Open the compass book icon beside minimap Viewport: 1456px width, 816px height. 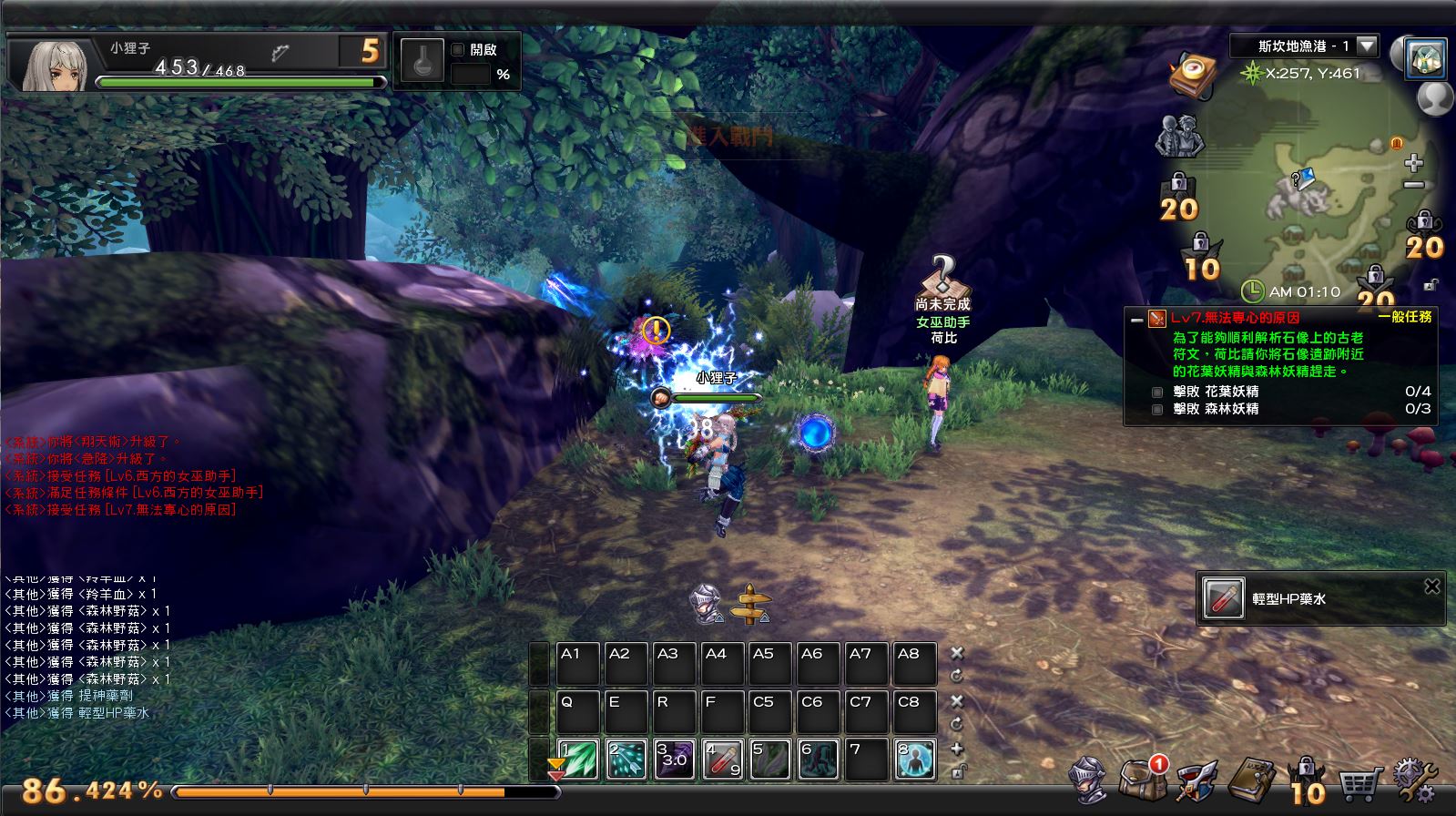[x=1195, y=72]
